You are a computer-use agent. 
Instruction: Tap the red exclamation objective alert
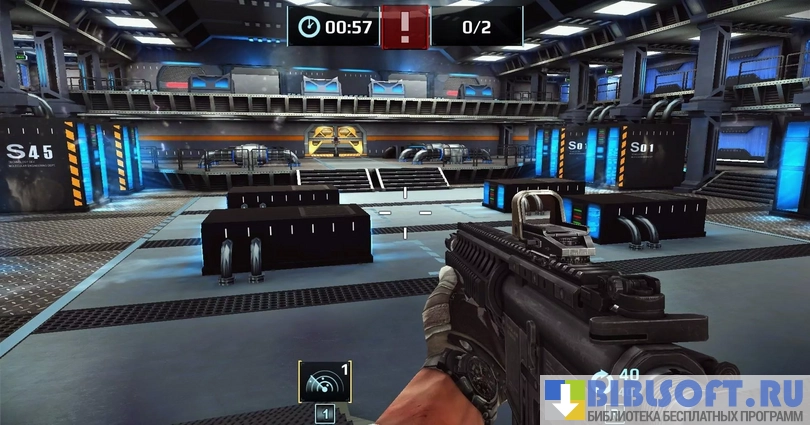tap(405, 25)
